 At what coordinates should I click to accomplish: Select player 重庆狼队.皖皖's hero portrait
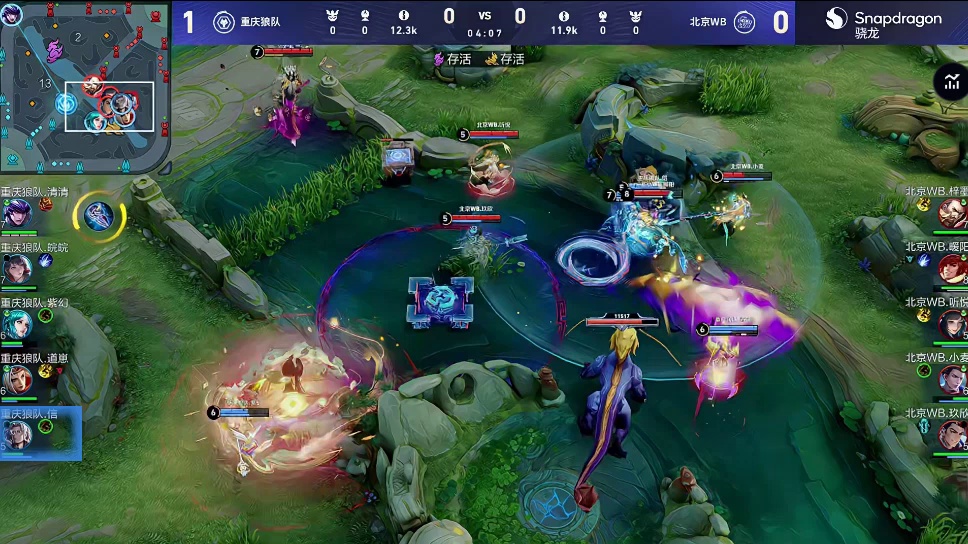(x=16, y=269)
